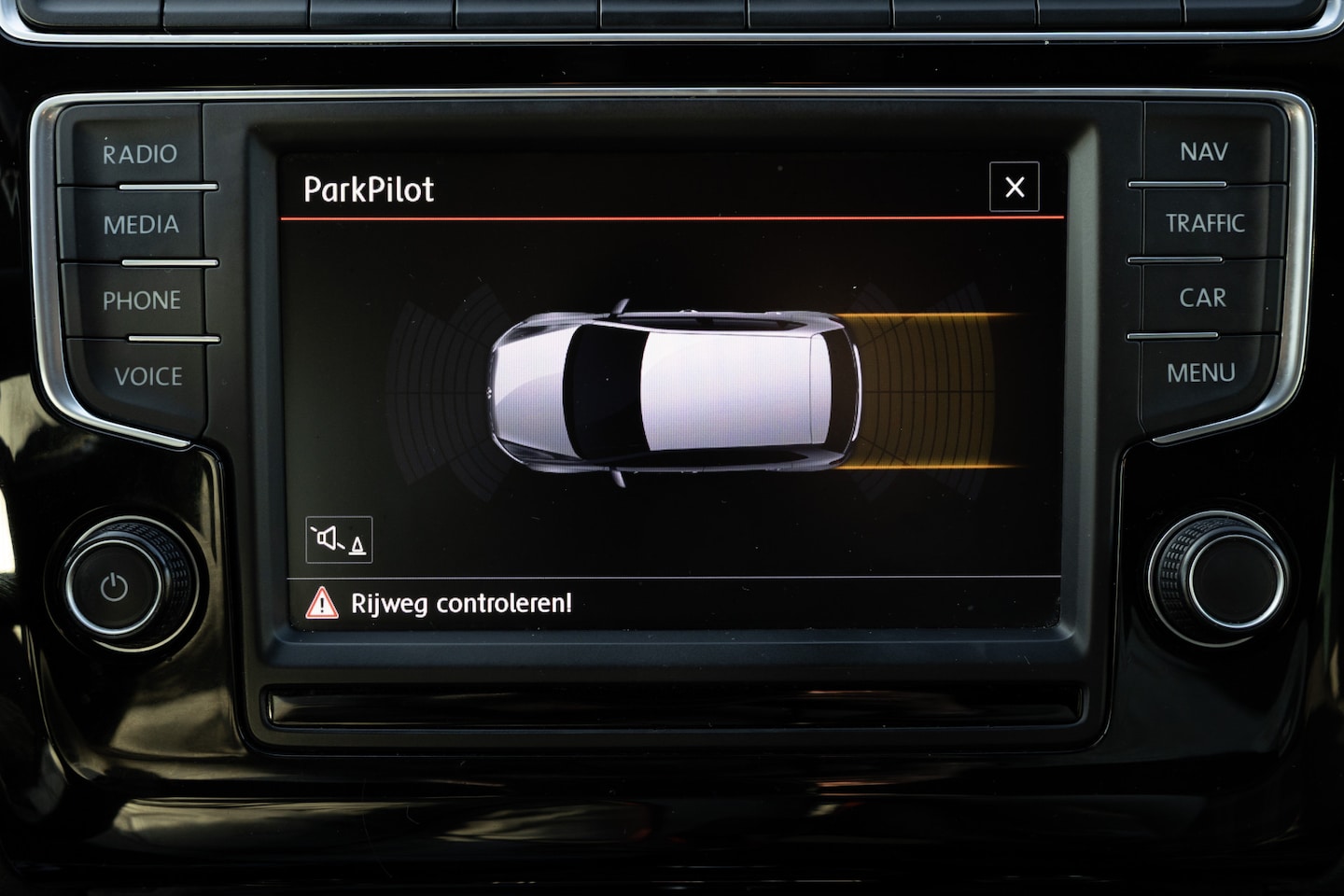Open the PHONE menu

point(142,301)
